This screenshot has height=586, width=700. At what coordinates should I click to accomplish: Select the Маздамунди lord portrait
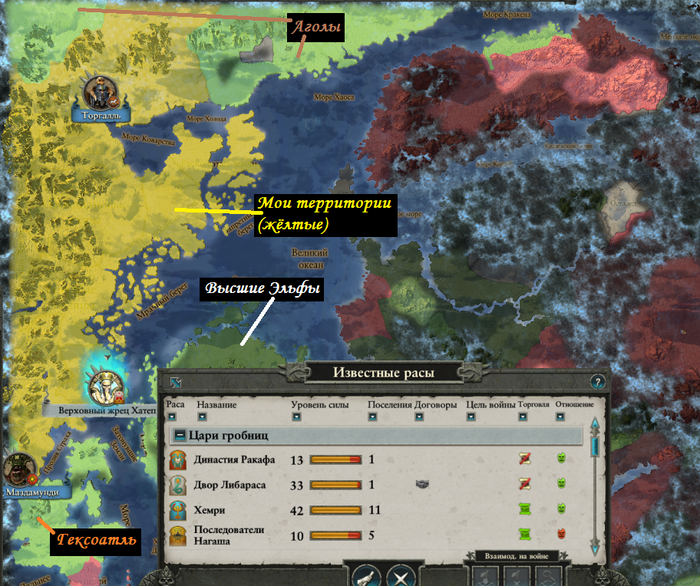coord(22,468)
